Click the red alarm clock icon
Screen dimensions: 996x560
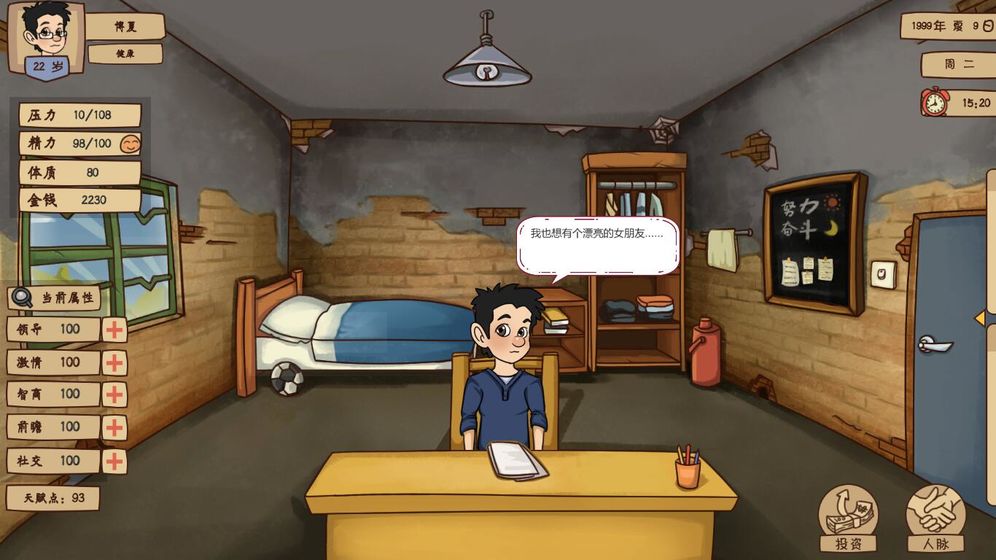point(934,102)
